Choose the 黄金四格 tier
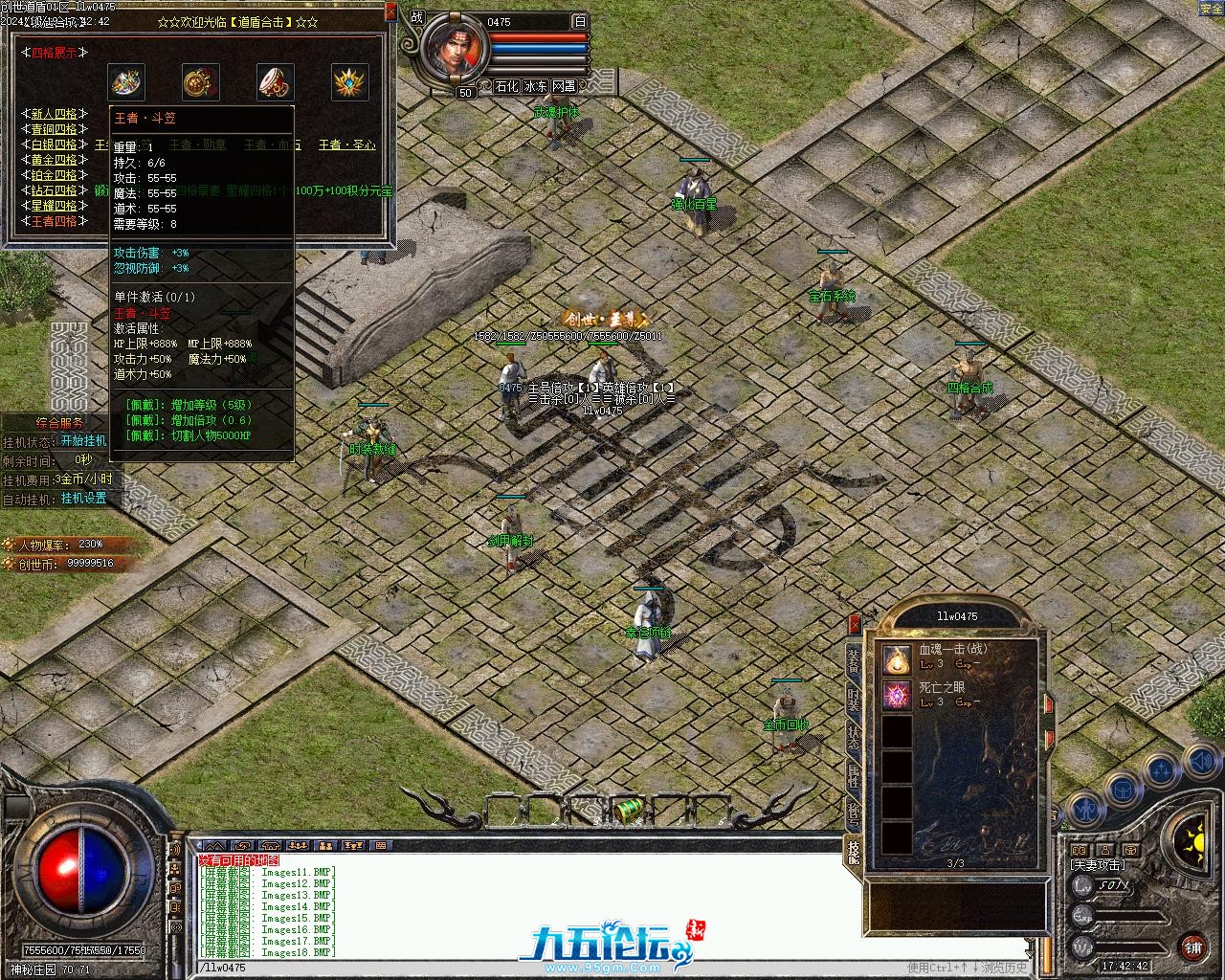Image resolution: width=1225 pixels, height=980 pixels. pos(54,160)
